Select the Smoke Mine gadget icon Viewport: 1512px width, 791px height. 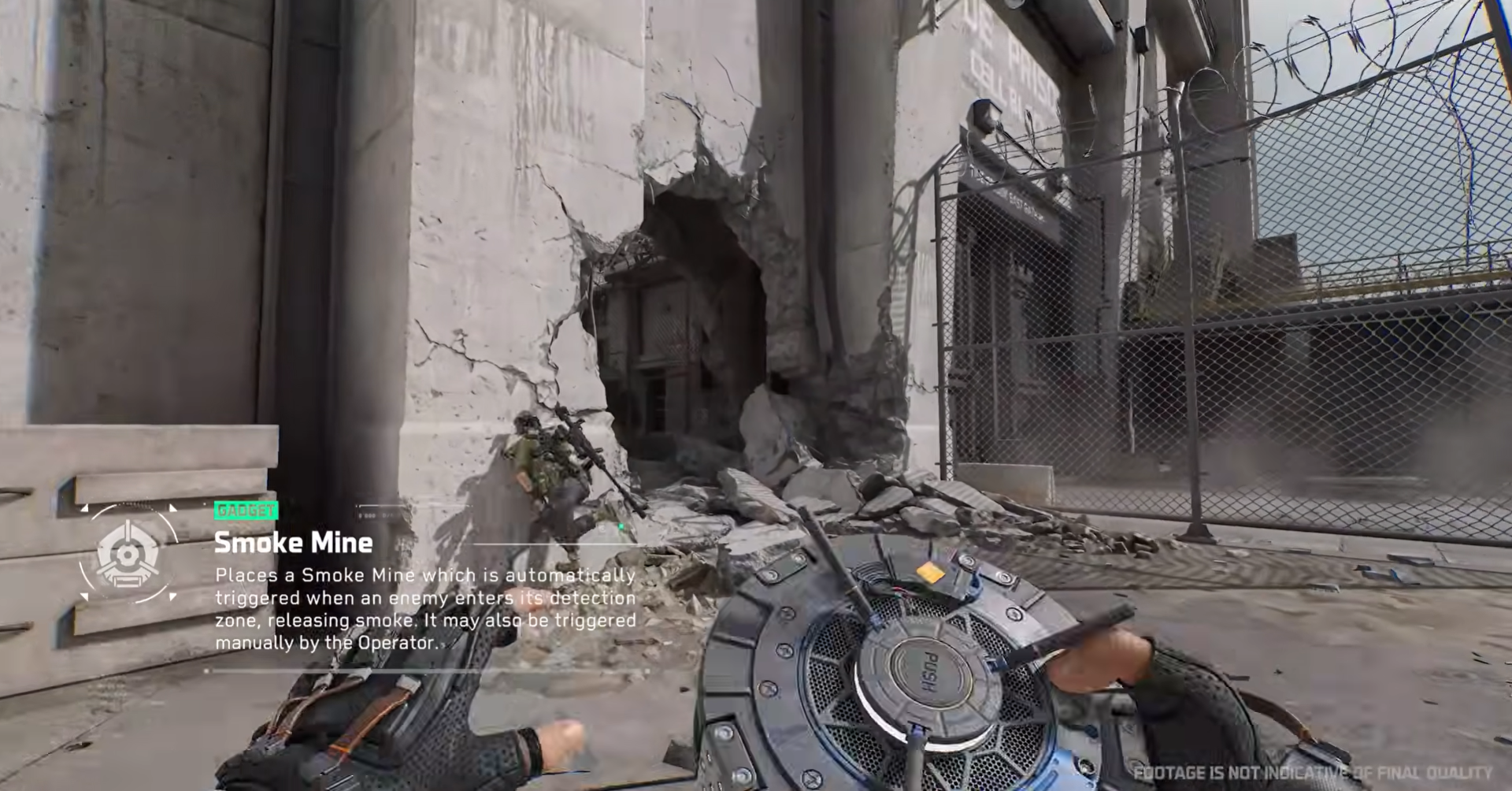tap(128, 554)
